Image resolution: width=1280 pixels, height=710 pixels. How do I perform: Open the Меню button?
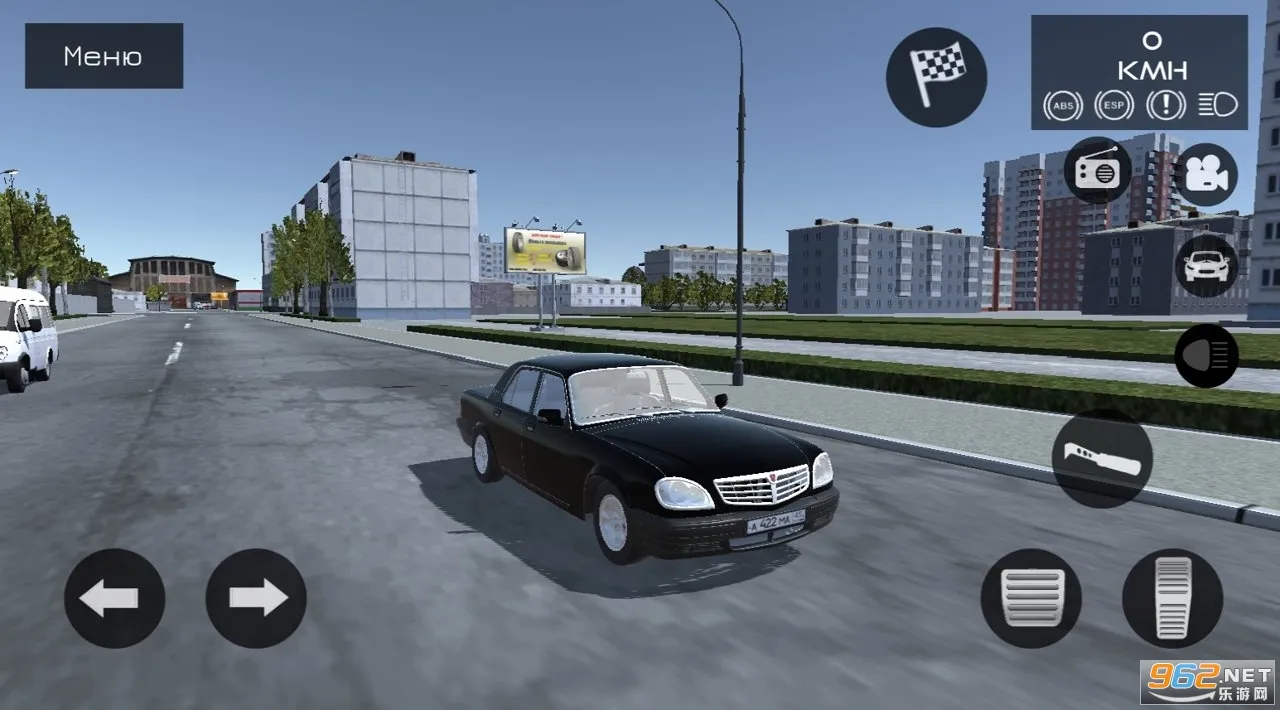pyautogui.click(x=104, y=56)
